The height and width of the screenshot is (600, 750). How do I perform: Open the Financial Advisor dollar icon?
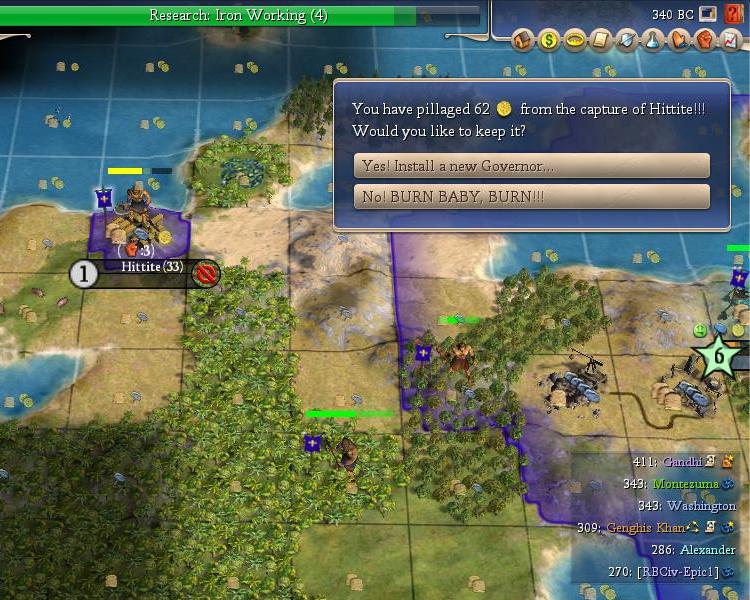point(549,41)
